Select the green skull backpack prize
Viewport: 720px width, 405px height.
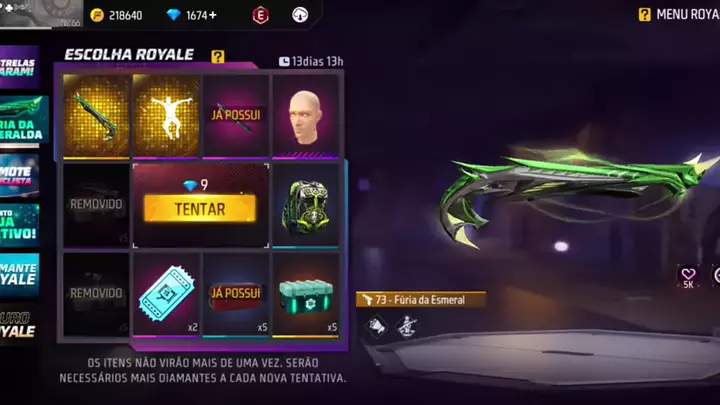click(x=305, y=205)
